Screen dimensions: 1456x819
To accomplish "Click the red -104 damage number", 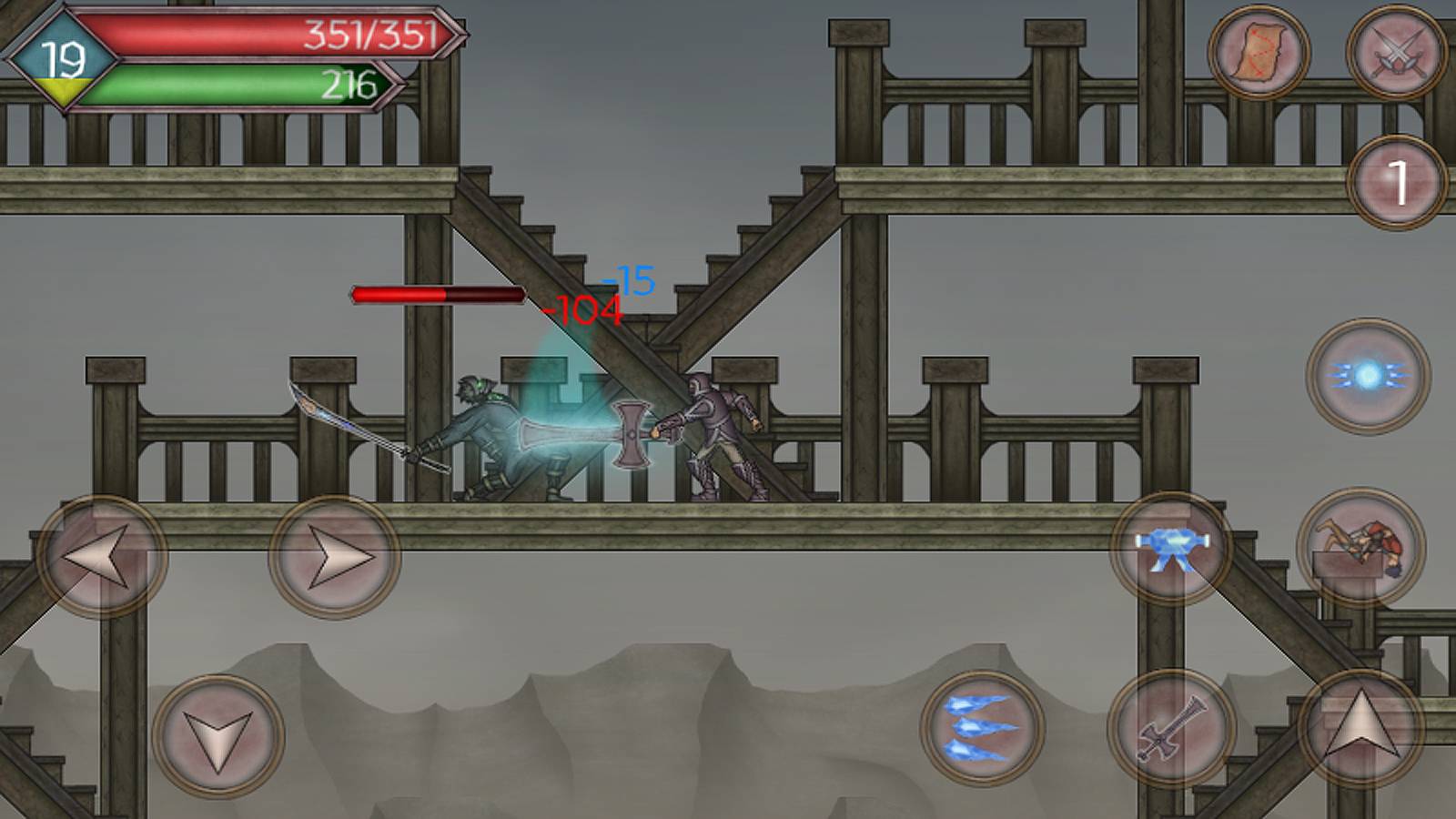I will [582, 310].
